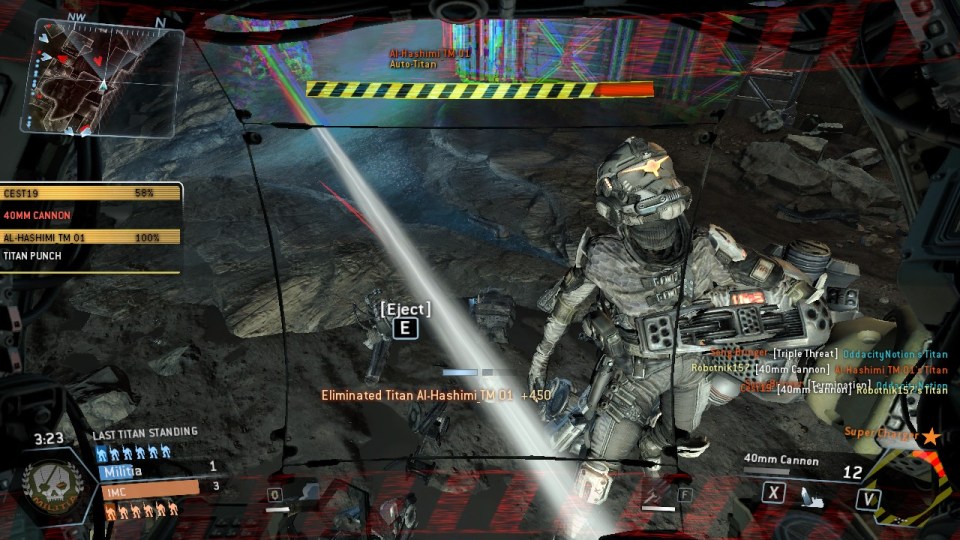Select the 40mm Cannon weapon label
This screenshot has height=540, width=960.
780,461
